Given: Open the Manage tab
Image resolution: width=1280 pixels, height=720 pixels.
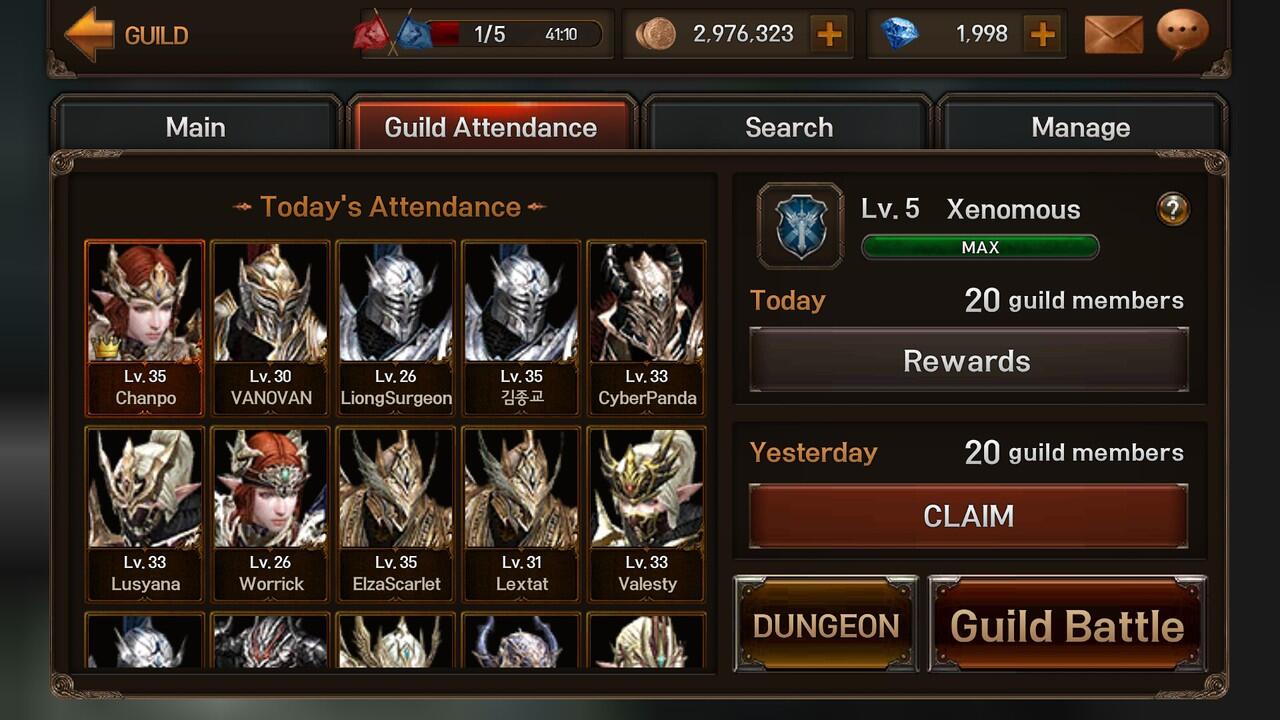Looking at the screenshot, I should (1080, 127).
